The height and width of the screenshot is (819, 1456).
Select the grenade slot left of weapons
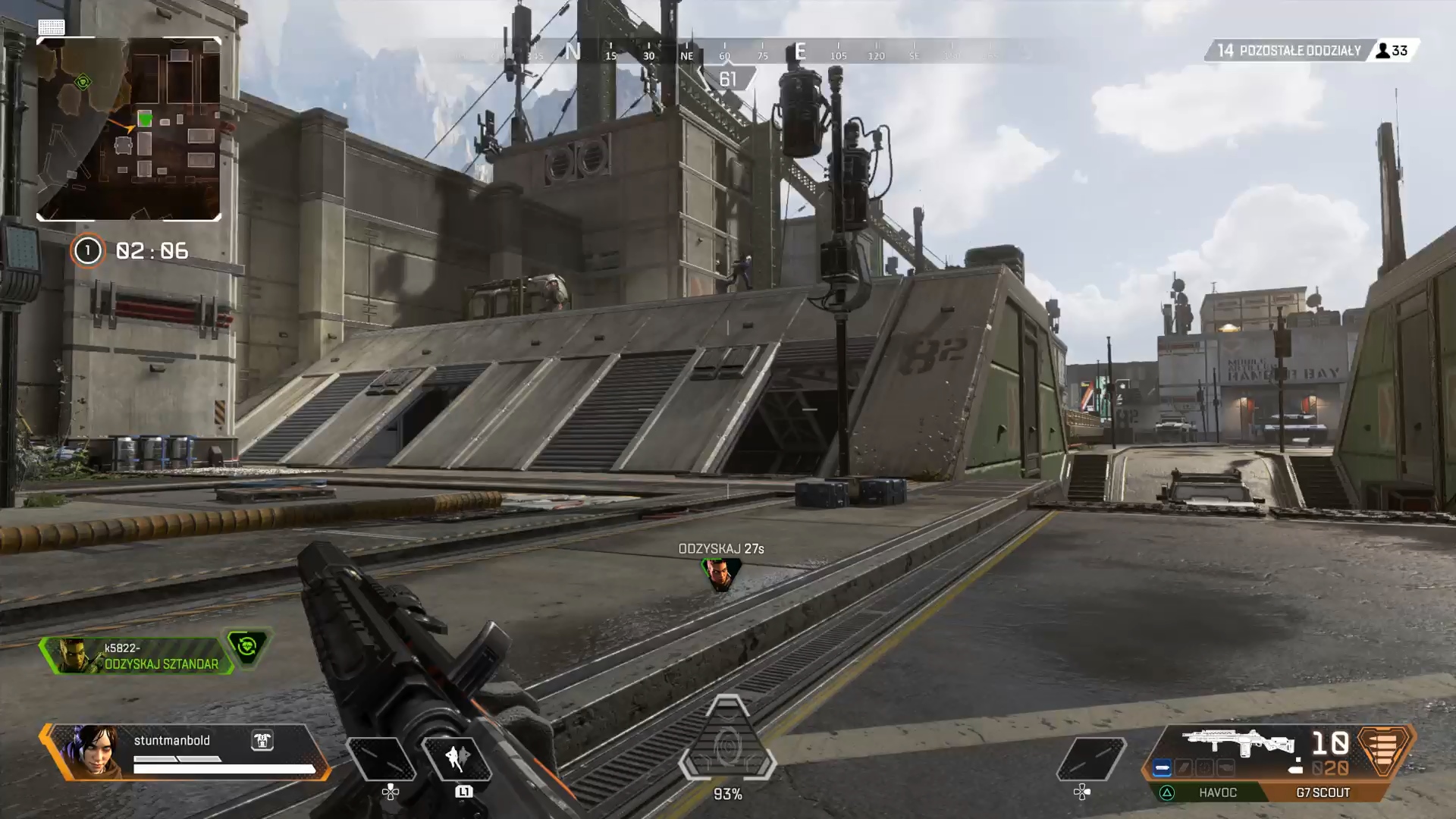[1090, 758]
